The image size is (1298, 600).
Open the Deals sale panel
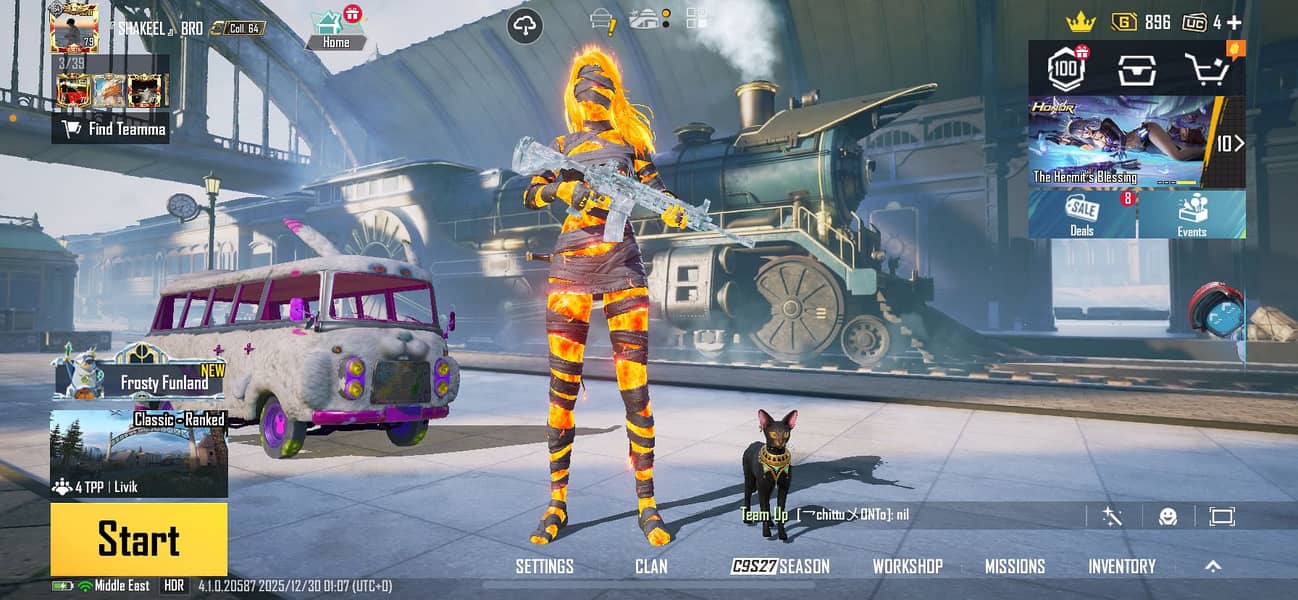(1082, 215)
